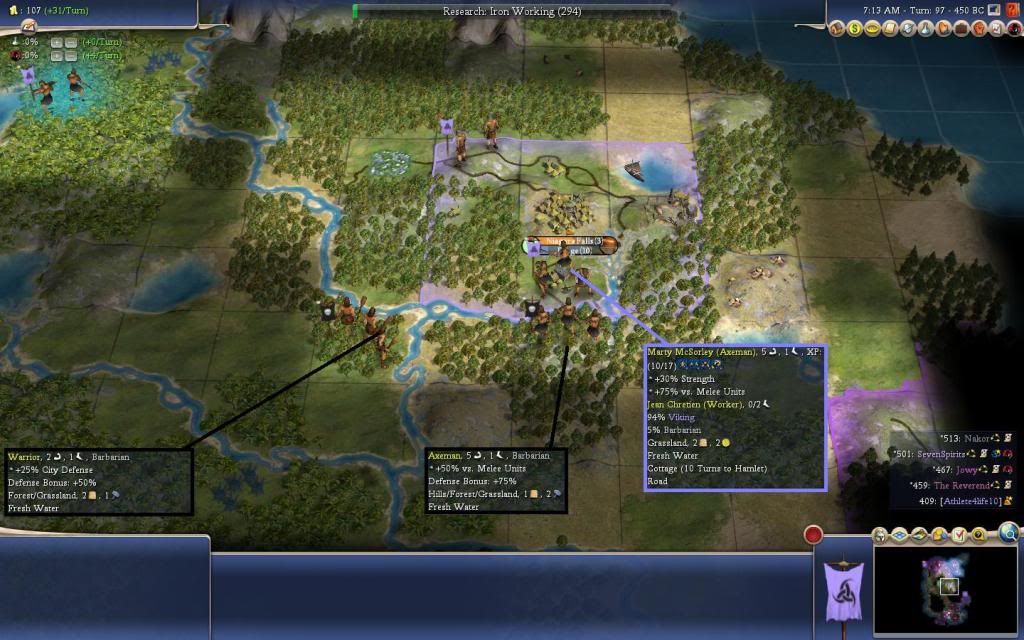Open the Civilopedia red question mark

[x=1011, y=10]
